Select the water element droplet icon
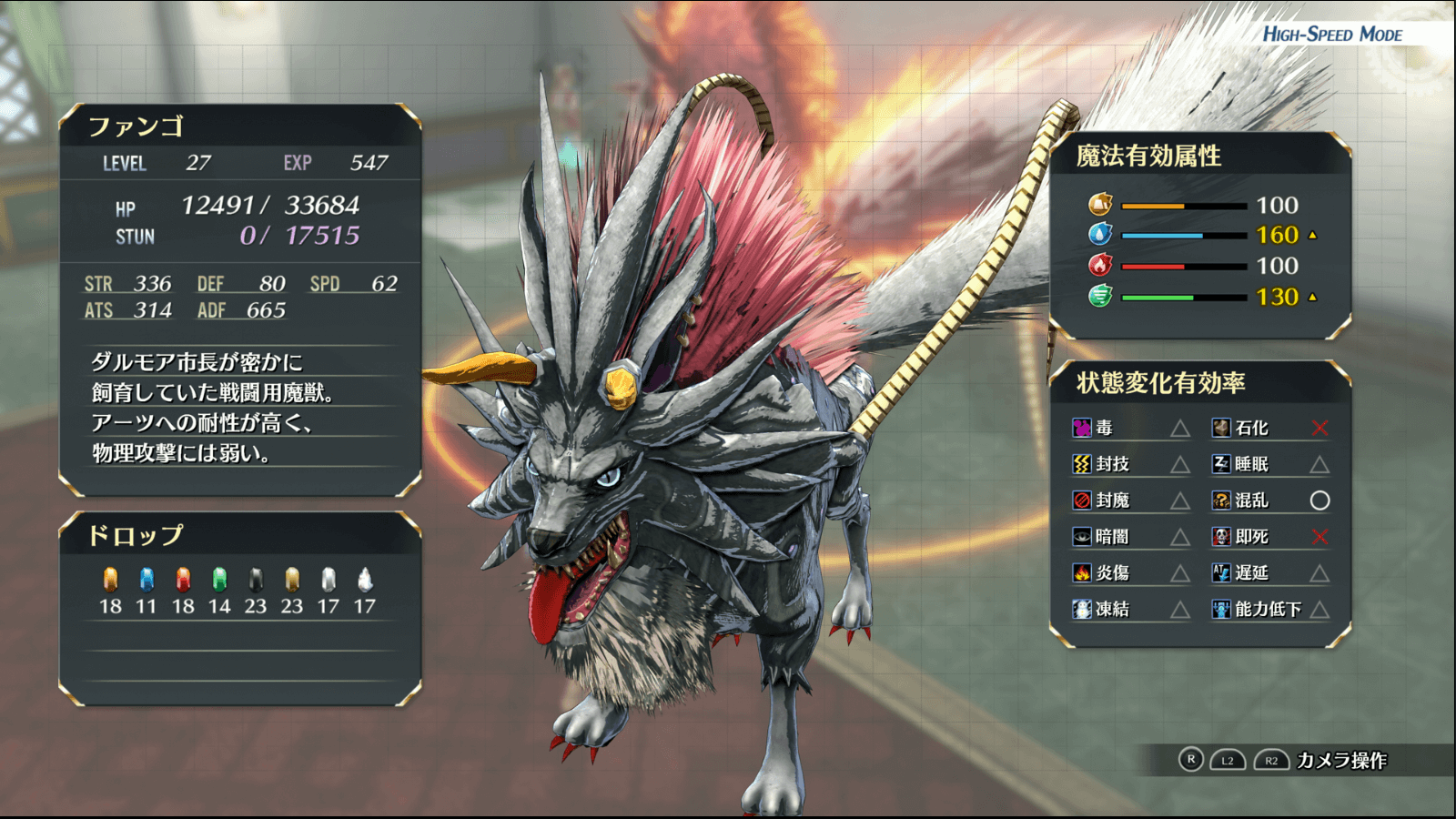 pos(1100,235)
